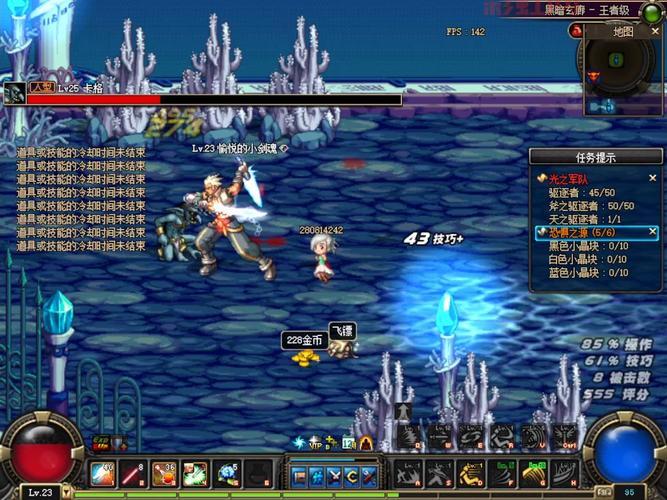Click the red icon left of the map title

[x=578, y=31]
